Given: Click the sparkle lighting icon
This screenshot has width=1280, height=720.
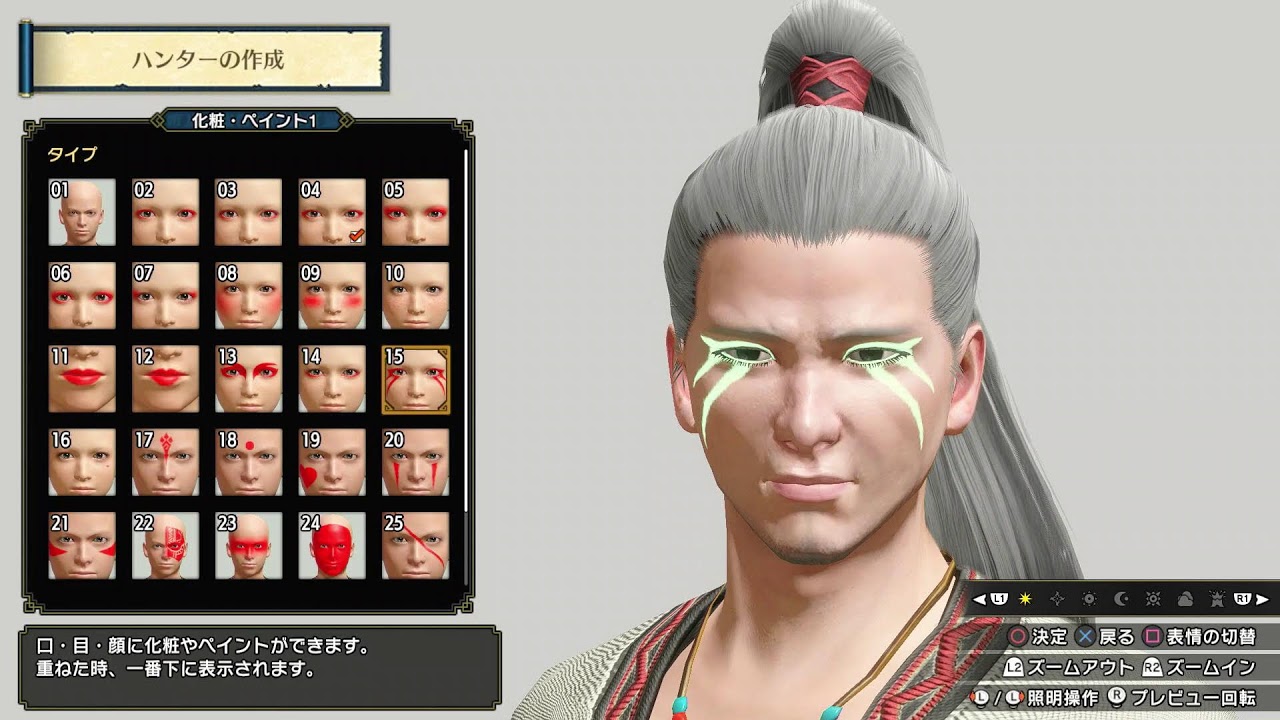Looking at the screenshot, I should [1057, 599].
